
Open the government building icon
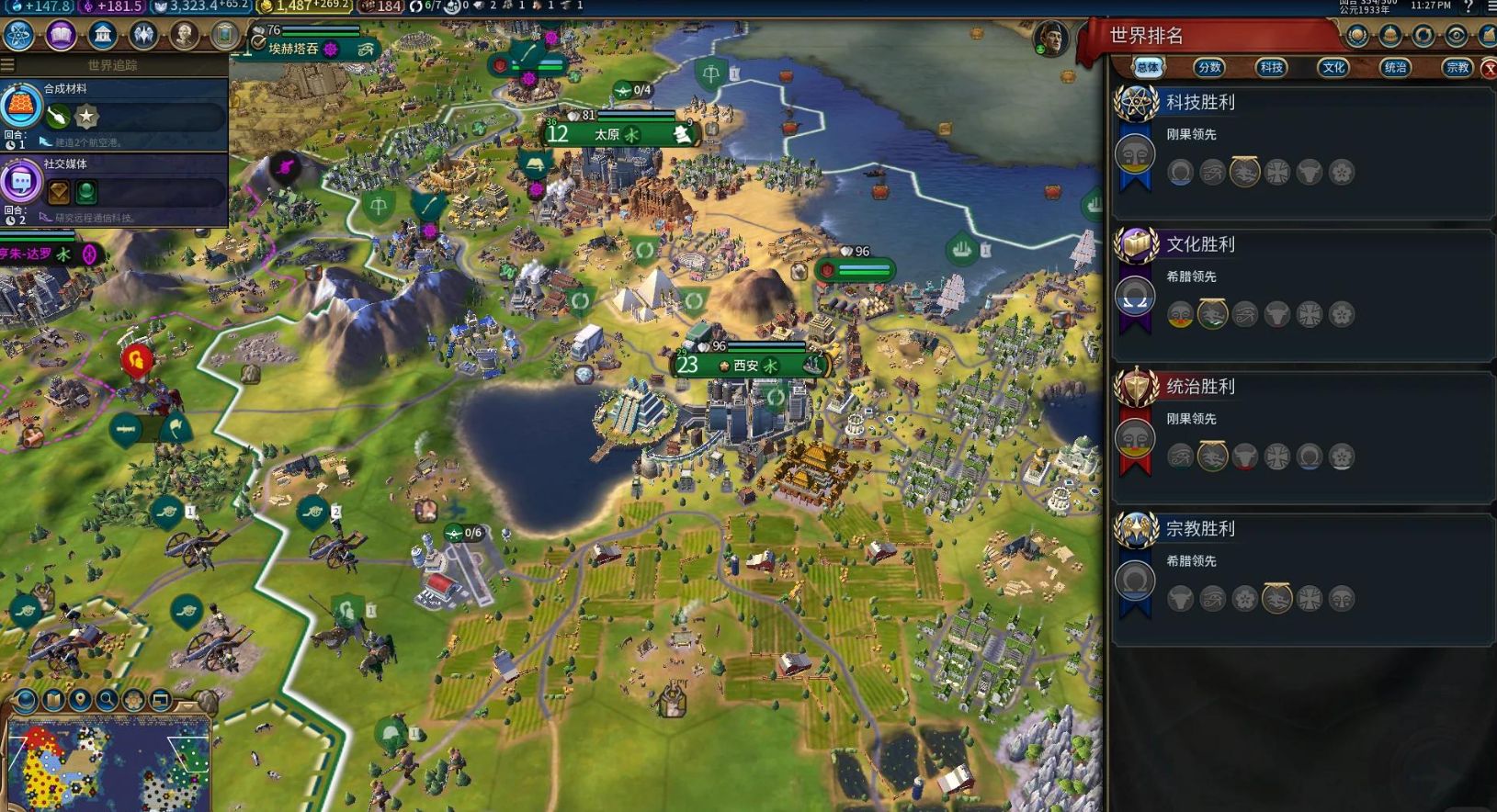coord(102,35)
